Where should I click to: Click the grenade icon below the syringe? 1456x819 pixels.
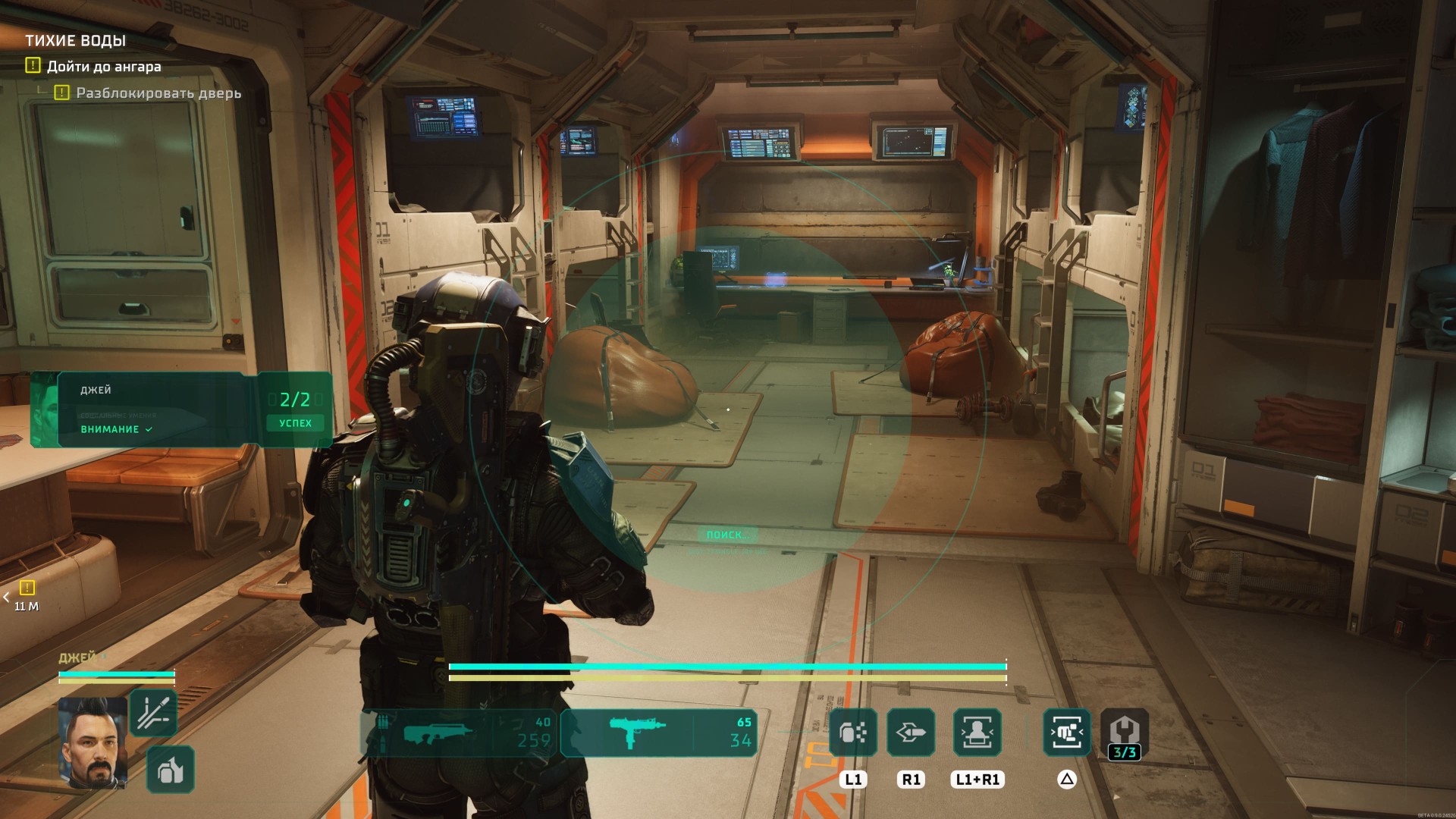[x=171, y=769]
